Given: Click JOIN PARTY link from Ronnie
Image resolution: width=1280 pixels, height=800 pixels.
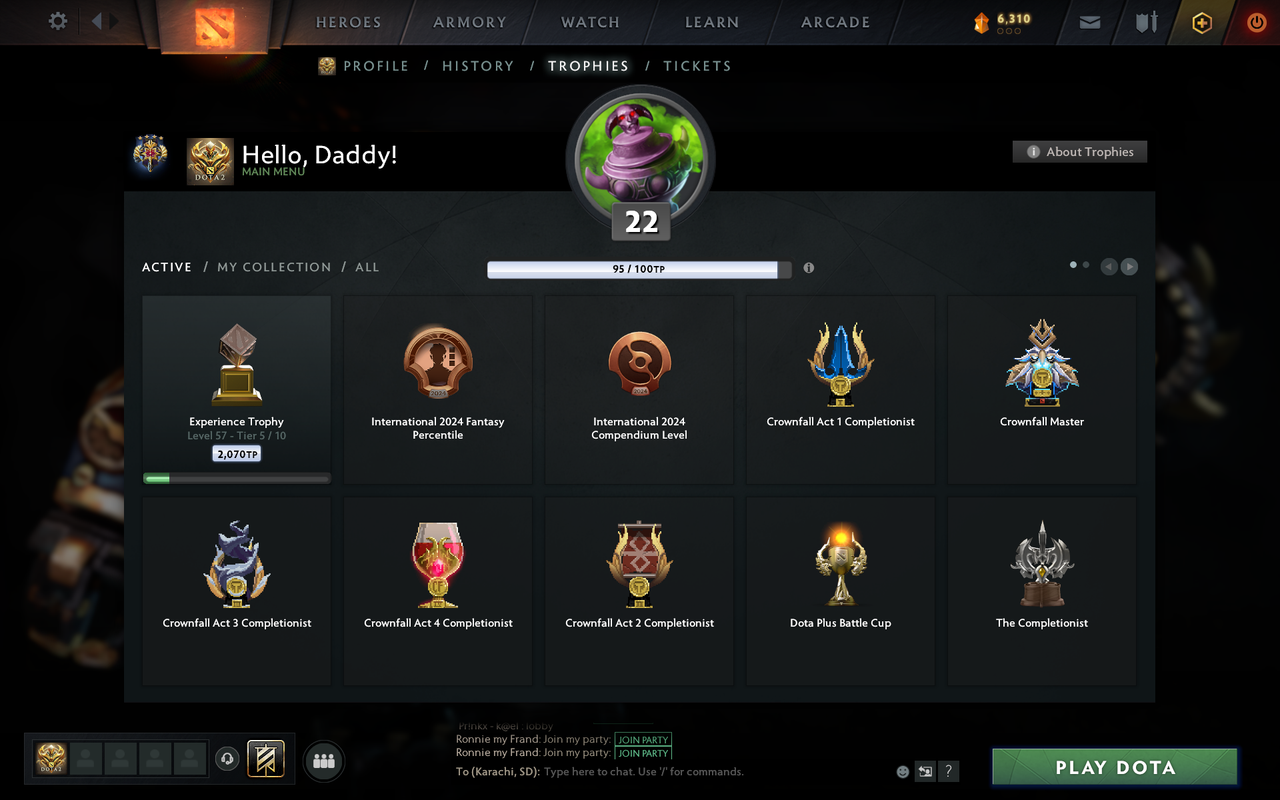Looking at the screenshot, I should (643, 740).
